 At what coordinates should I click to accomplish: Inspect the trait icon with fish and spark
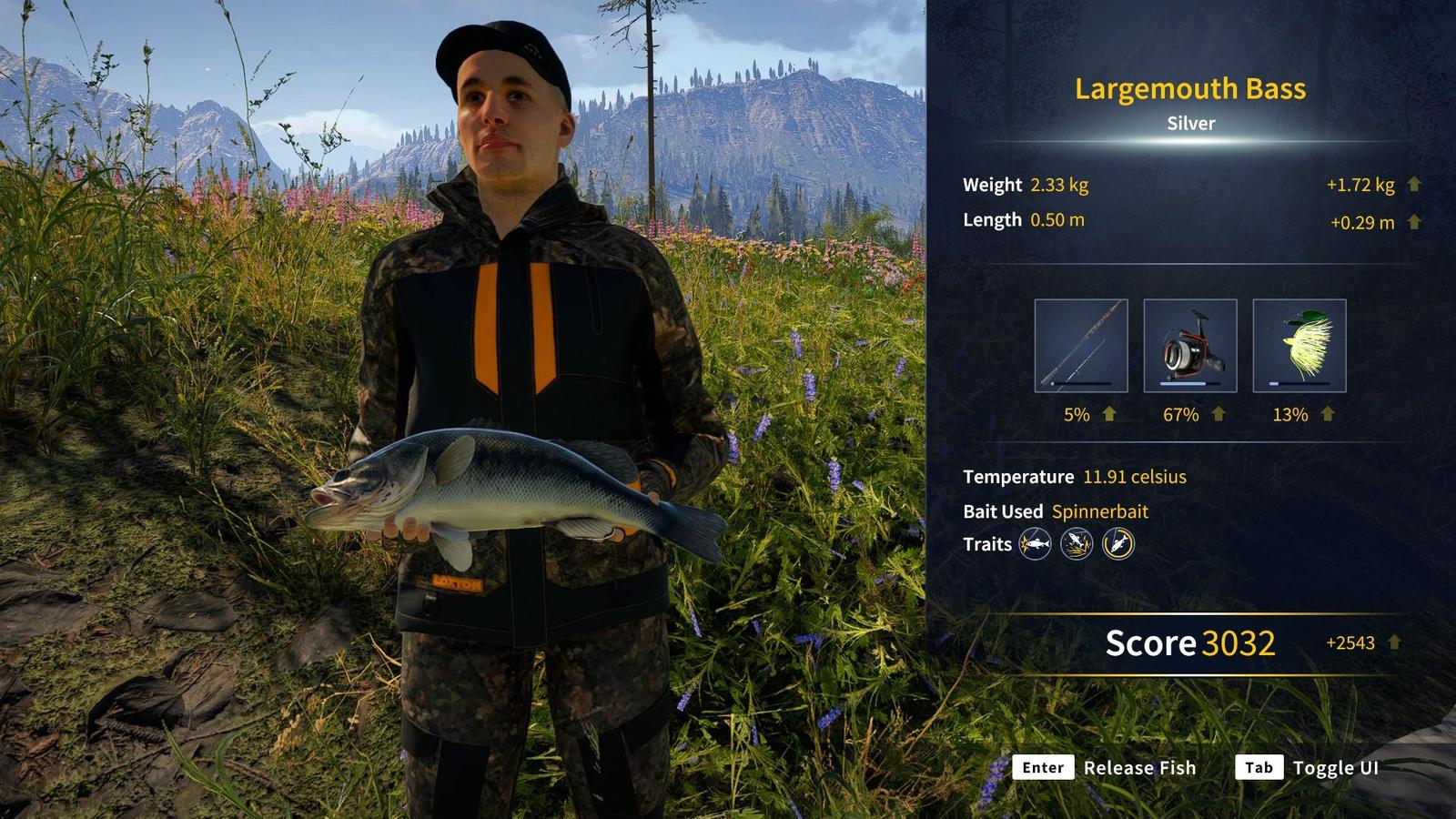click(x=1035, y=544)
